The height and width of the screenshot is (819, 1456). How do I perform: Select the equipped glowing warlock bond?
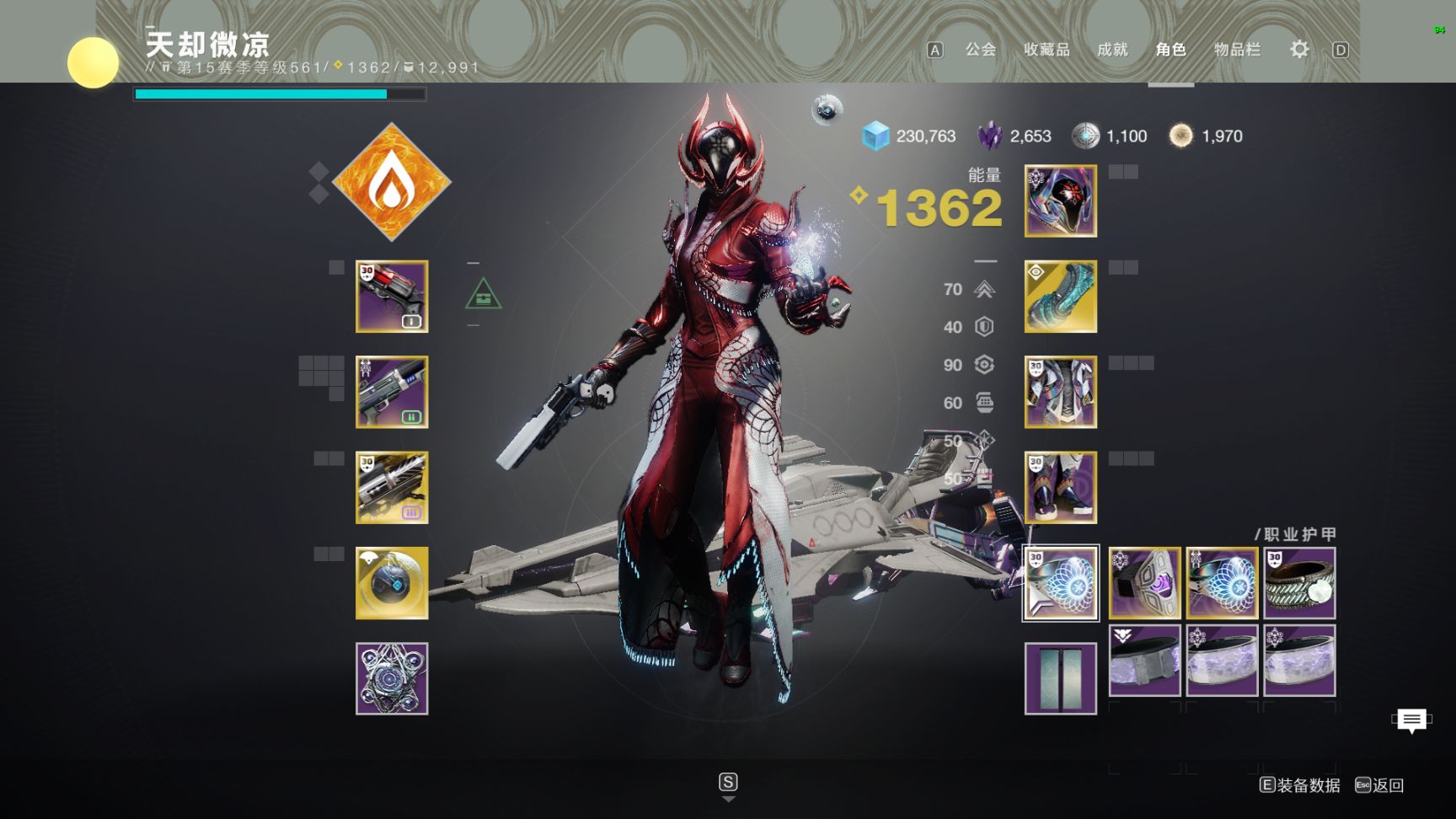pos(1061,583)
